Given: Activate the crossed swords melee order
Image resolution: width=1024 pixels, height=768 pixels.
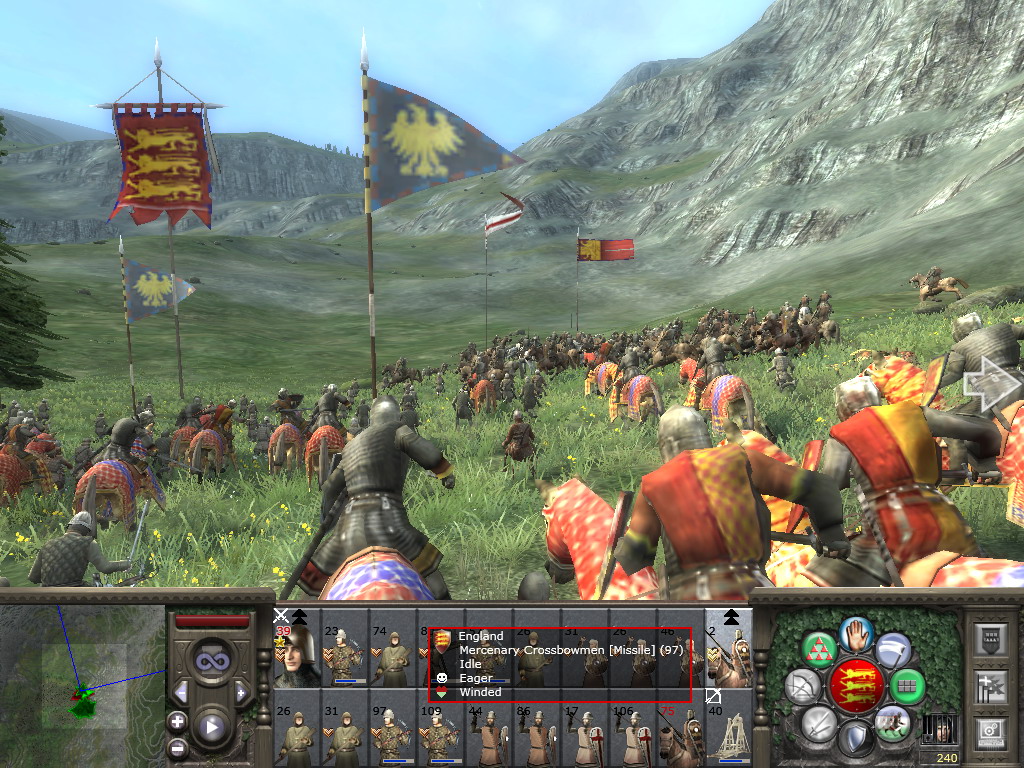Looking at the screenshot, I should point(819,722).
